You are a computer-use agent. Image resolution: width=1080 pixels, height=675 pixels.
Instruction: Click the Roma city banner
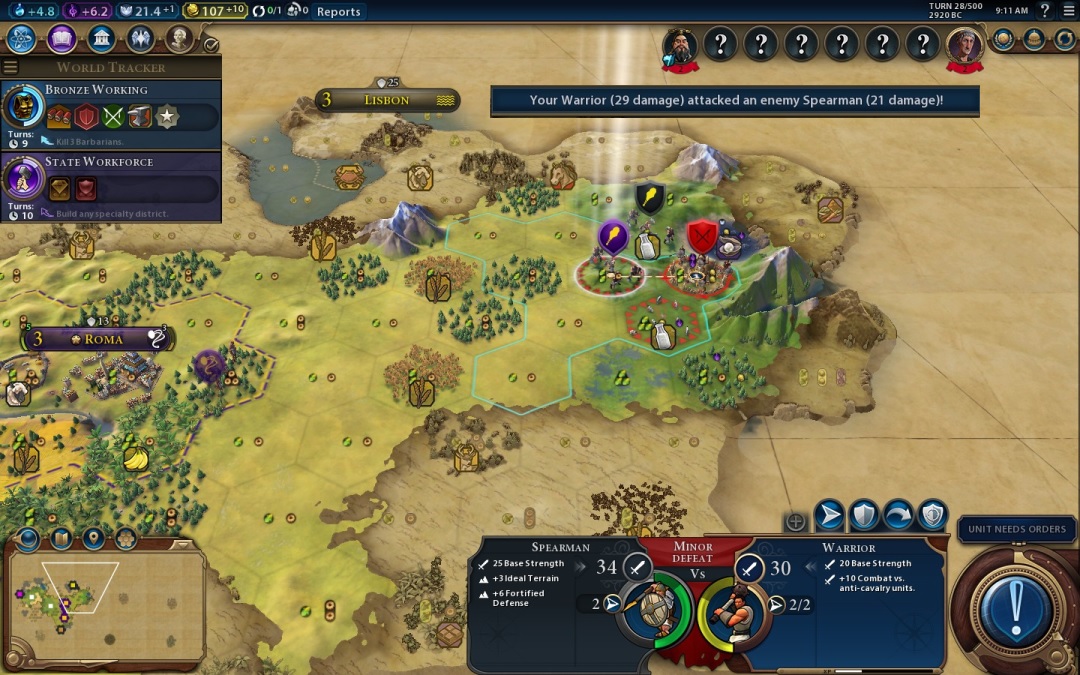pyautogui.click(x=97, y=339)
